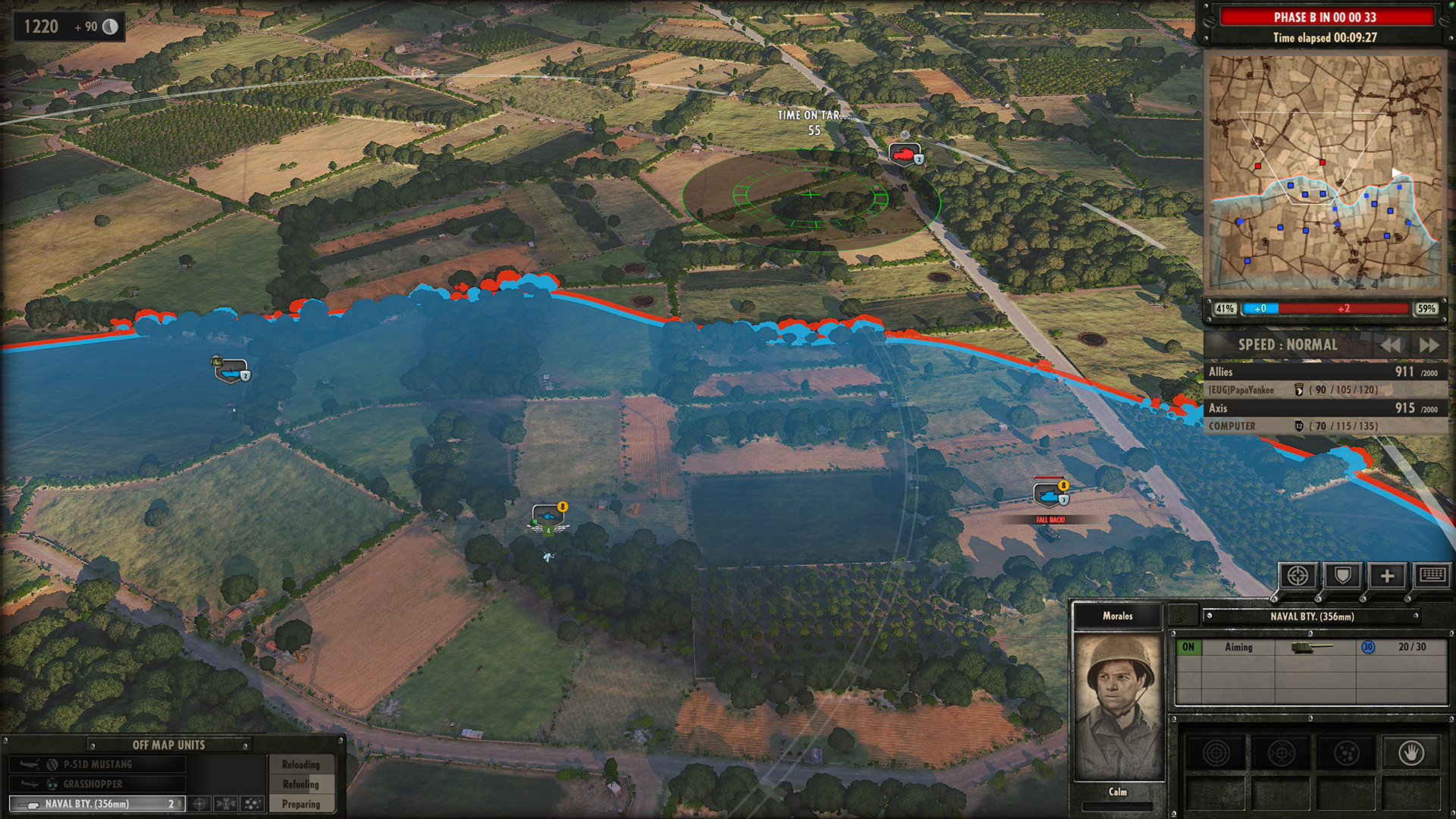Click the Grasshopper plane icon in Off Map Units
Viewport: 1456px width, 819px height.
click(30, 785)
